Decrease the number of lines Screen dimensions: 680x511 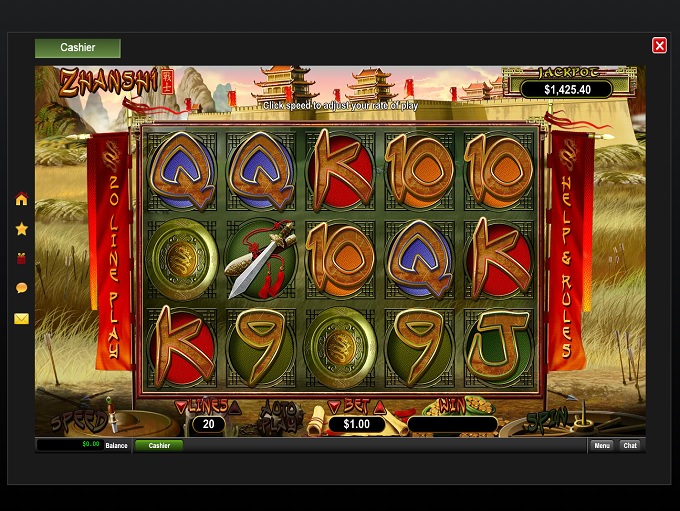(181, 406)
